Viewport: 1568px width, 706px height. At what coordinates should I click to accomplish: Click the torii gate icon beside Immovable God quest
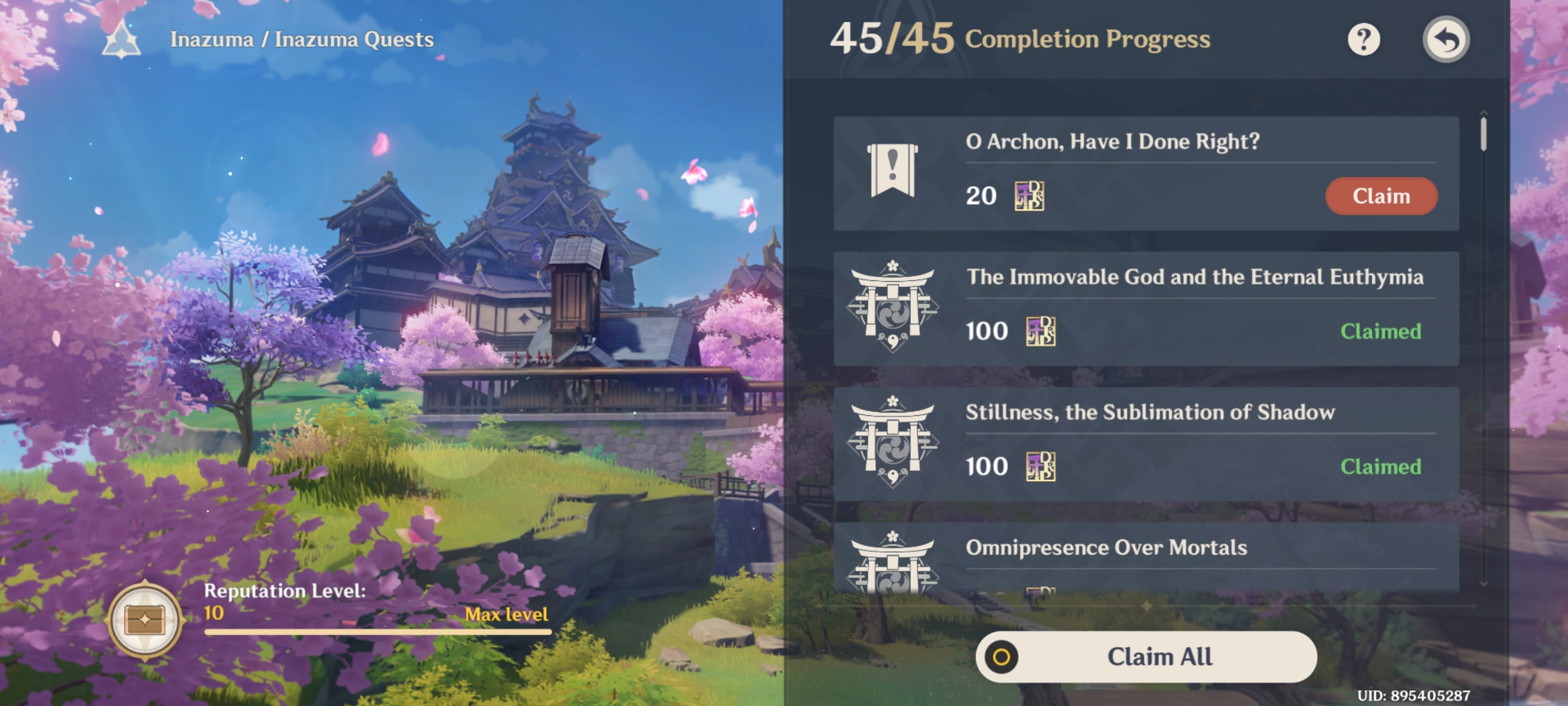[893, 307]
